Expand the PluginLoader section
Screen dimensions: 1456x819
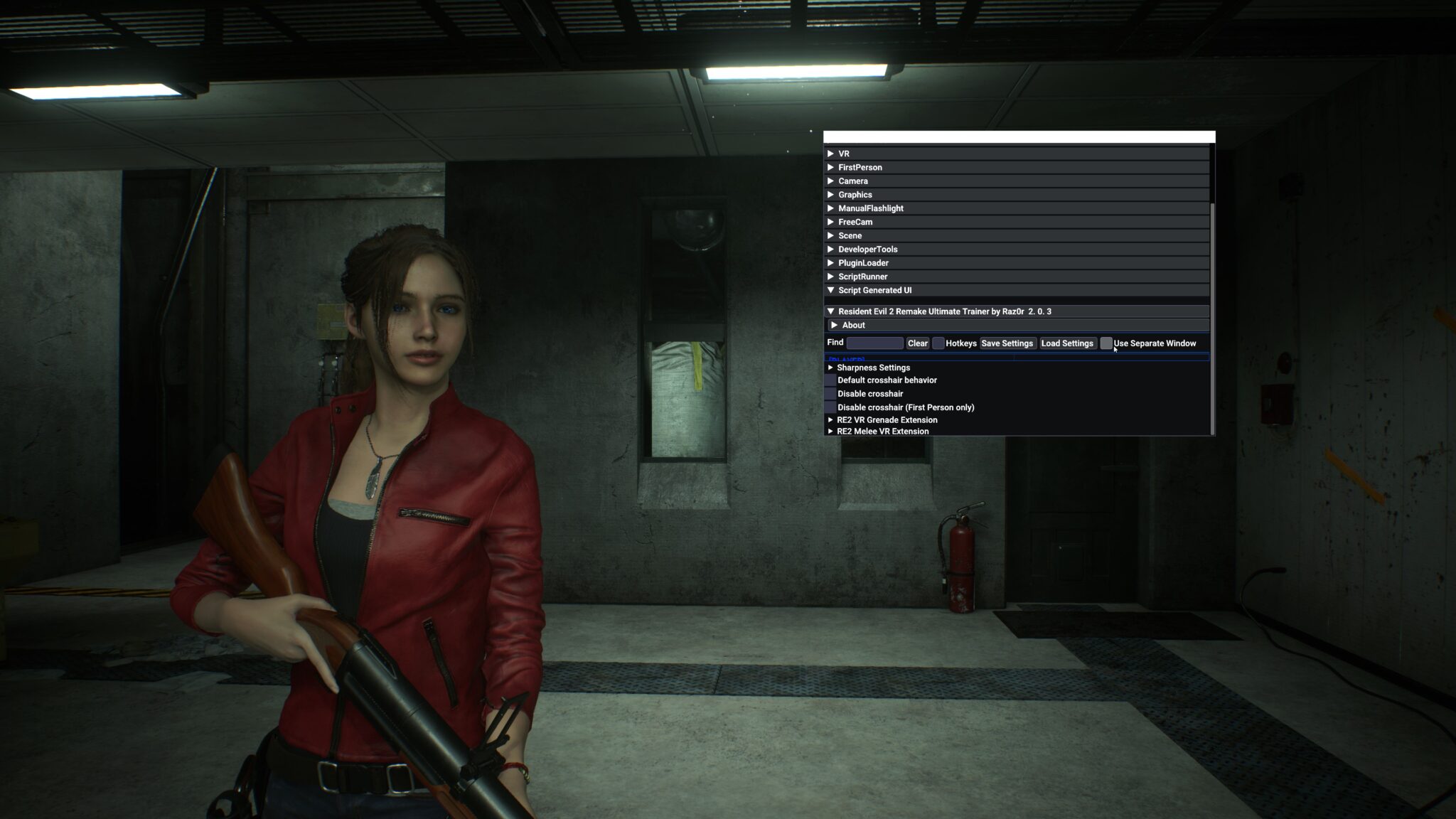(x=863, y=263)
